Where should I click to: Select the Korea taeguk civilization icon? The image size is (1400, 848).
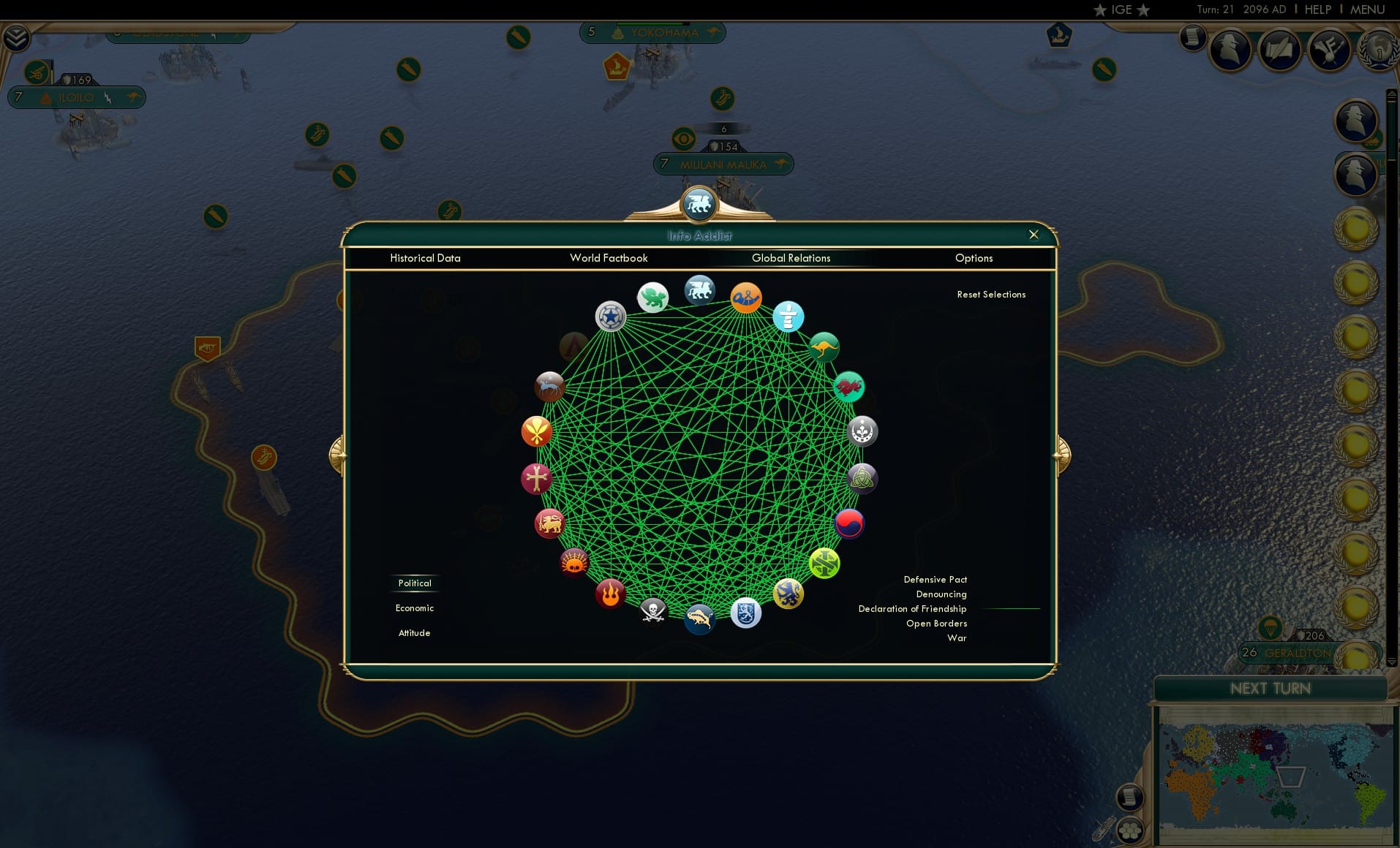click(x=849, y=523)
